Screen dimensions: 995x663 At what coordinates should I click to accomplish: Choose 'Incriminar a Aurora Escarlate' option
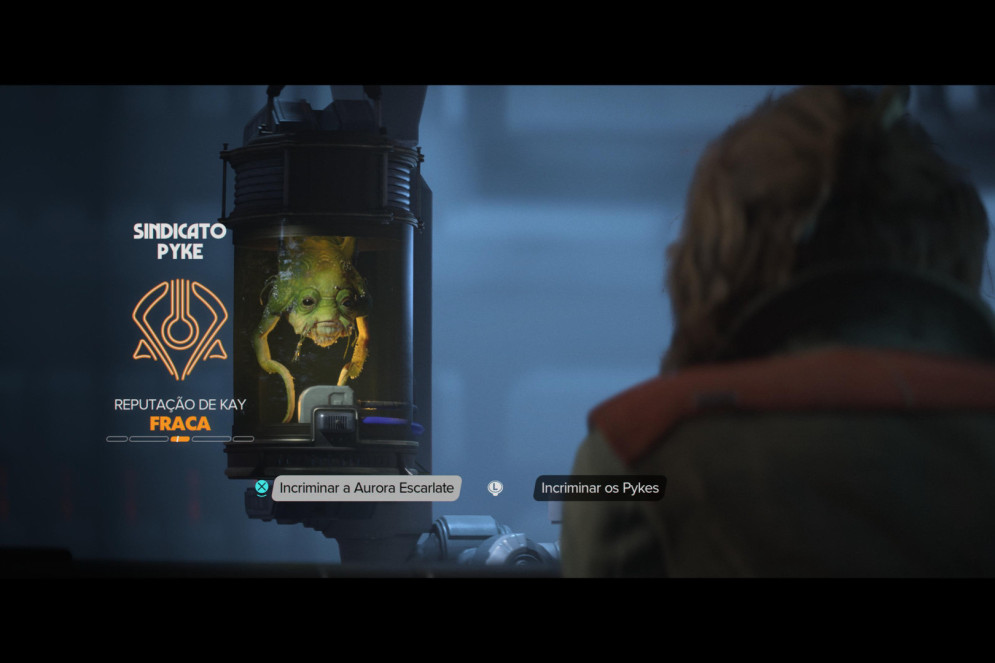click(x=366, y=488)
